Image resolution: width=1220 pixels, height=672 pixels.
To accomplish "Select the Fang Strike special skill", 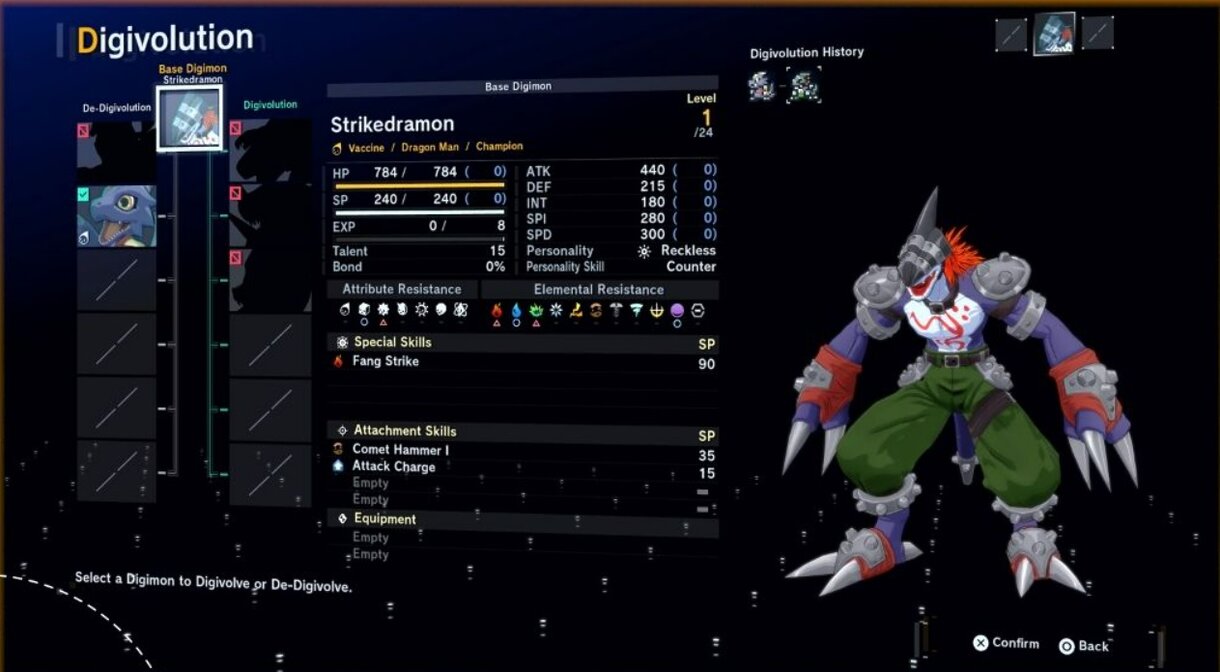I will pos(385,361).
